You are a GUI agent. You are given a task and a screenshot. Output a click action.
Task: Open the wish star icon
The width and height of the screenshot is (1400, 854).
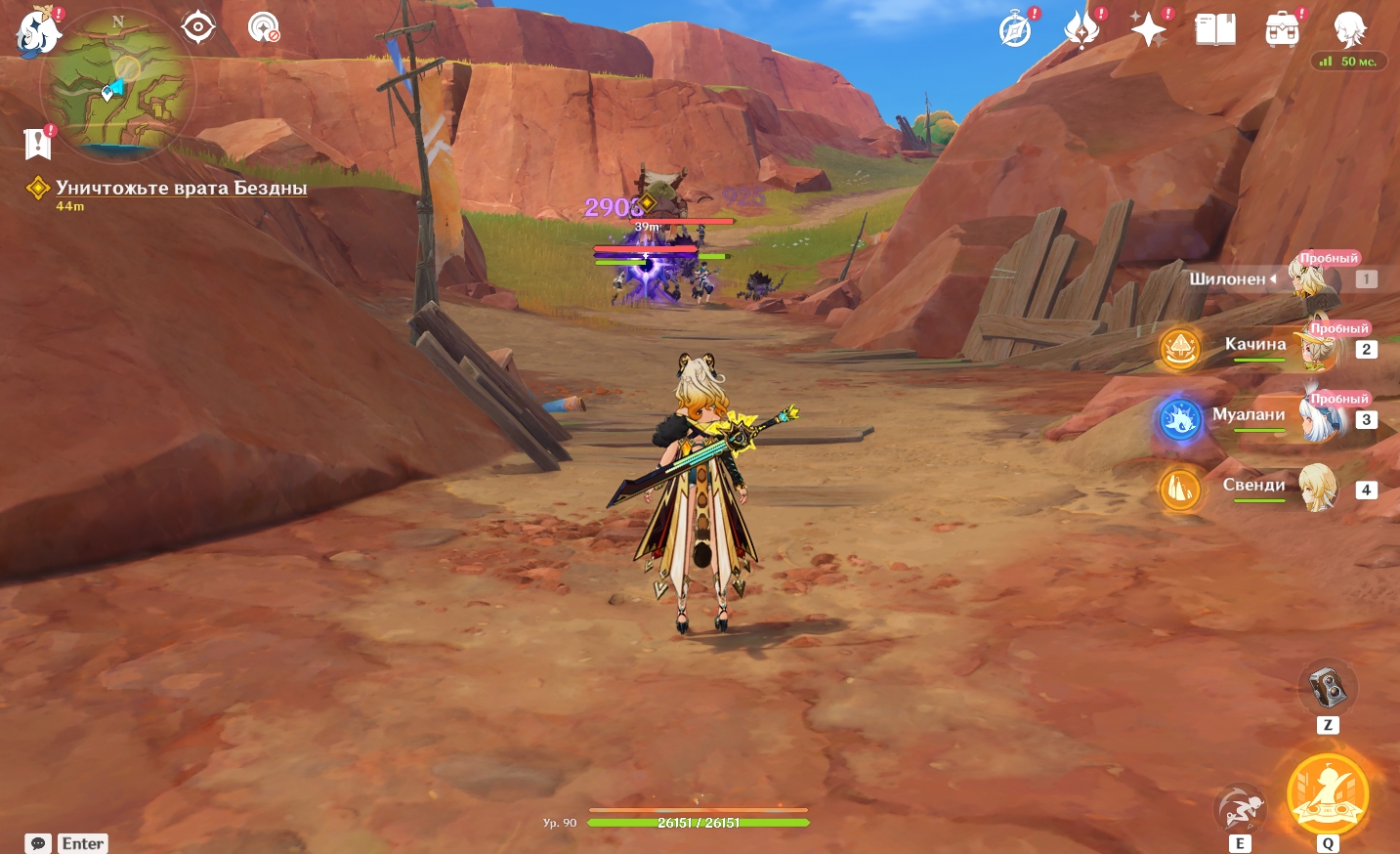[1082, 29]
